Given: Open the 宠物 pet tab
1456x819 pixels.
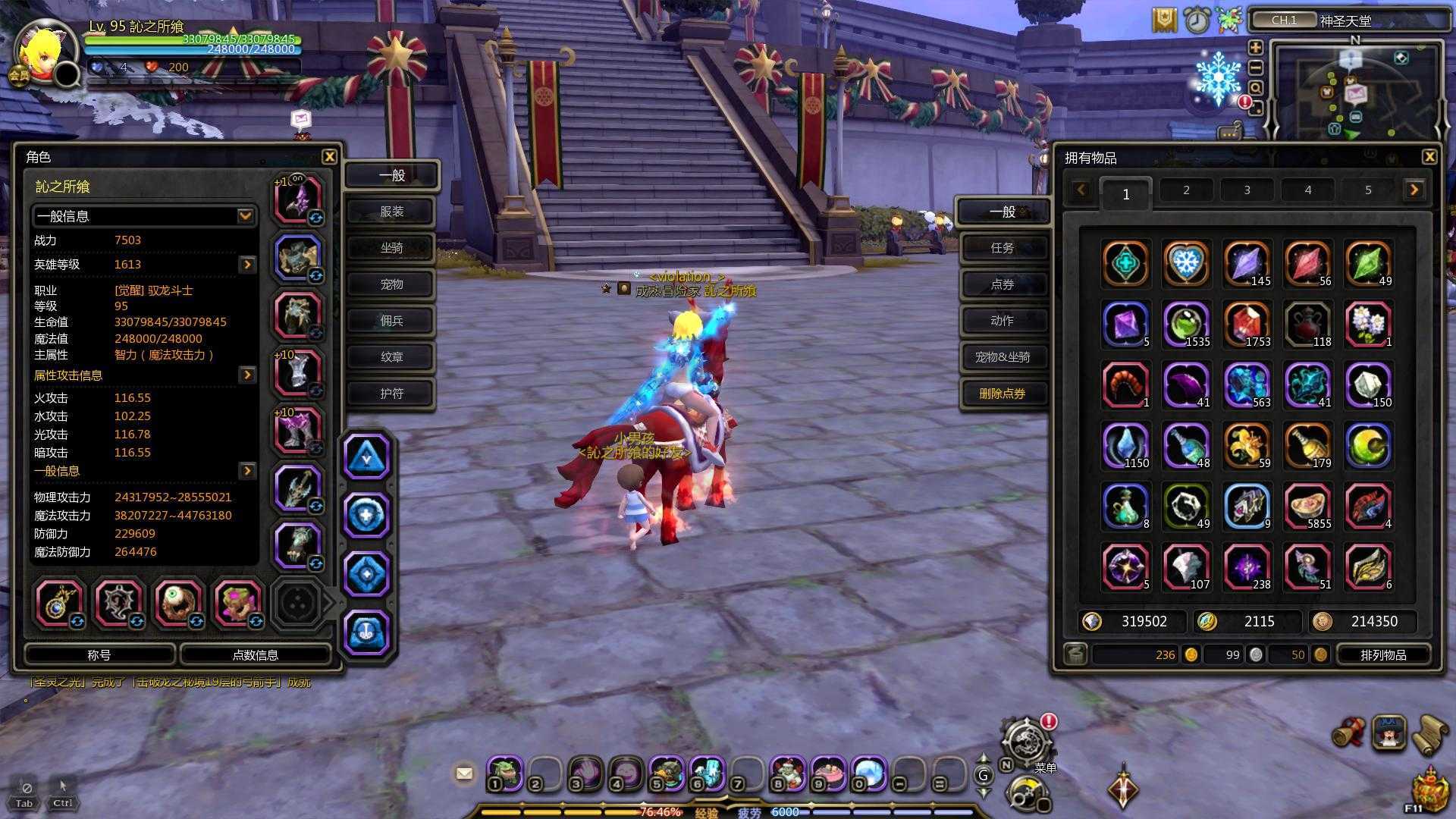Looking at the screenshot, I should click(x=391, y=284).
